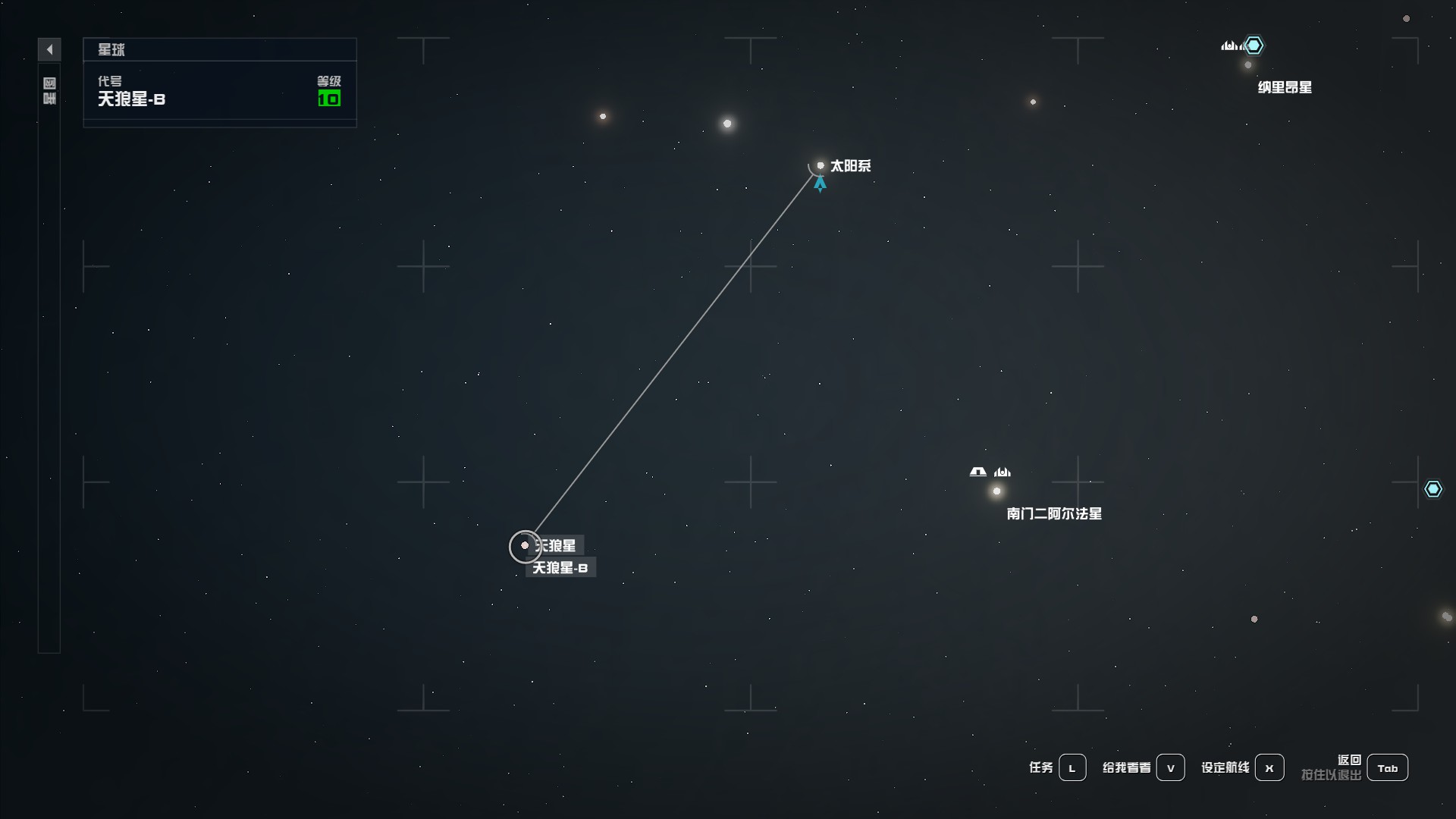Open details for the 纳里昂星 system
The height and width of the screenshot is (819, 1456).
(x=1248, y=65)
